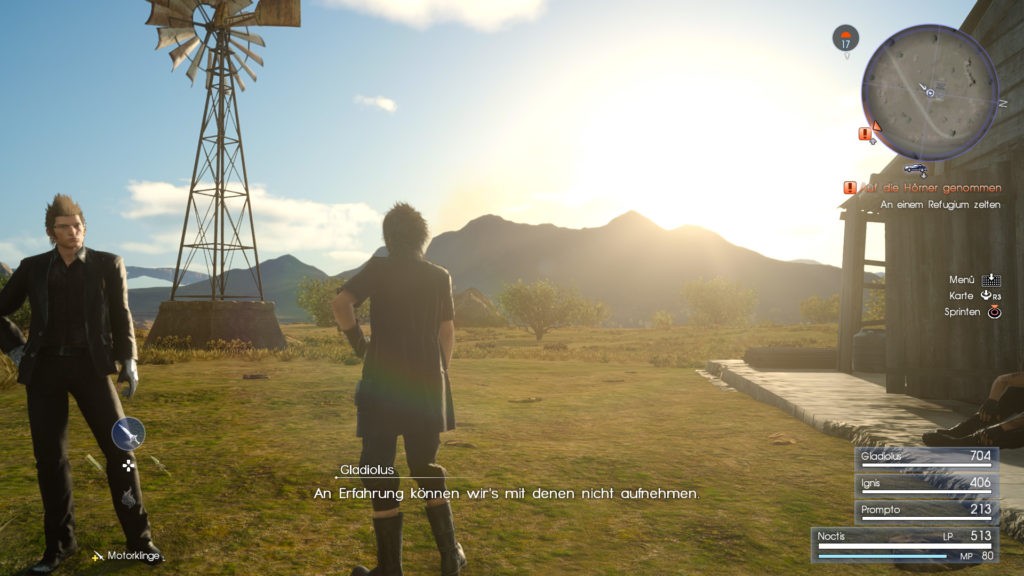The width and height of the screenshot is (1024, 576).
Task: Select the Motorklinge sword weapon slot
Action: (128, 434)
